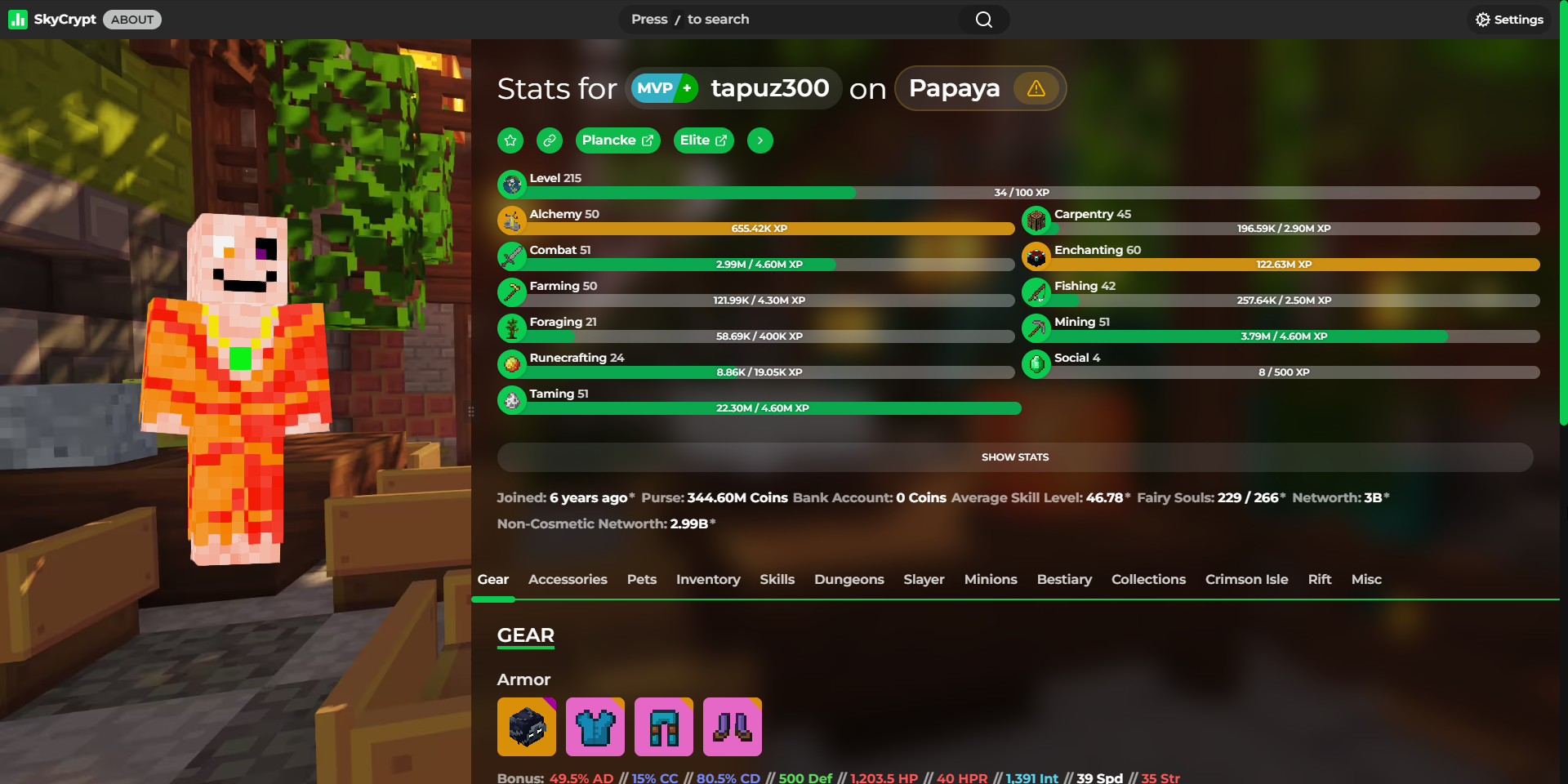
Task: Click the helmet armor thumbnail
Action: [x=527, y=726]
